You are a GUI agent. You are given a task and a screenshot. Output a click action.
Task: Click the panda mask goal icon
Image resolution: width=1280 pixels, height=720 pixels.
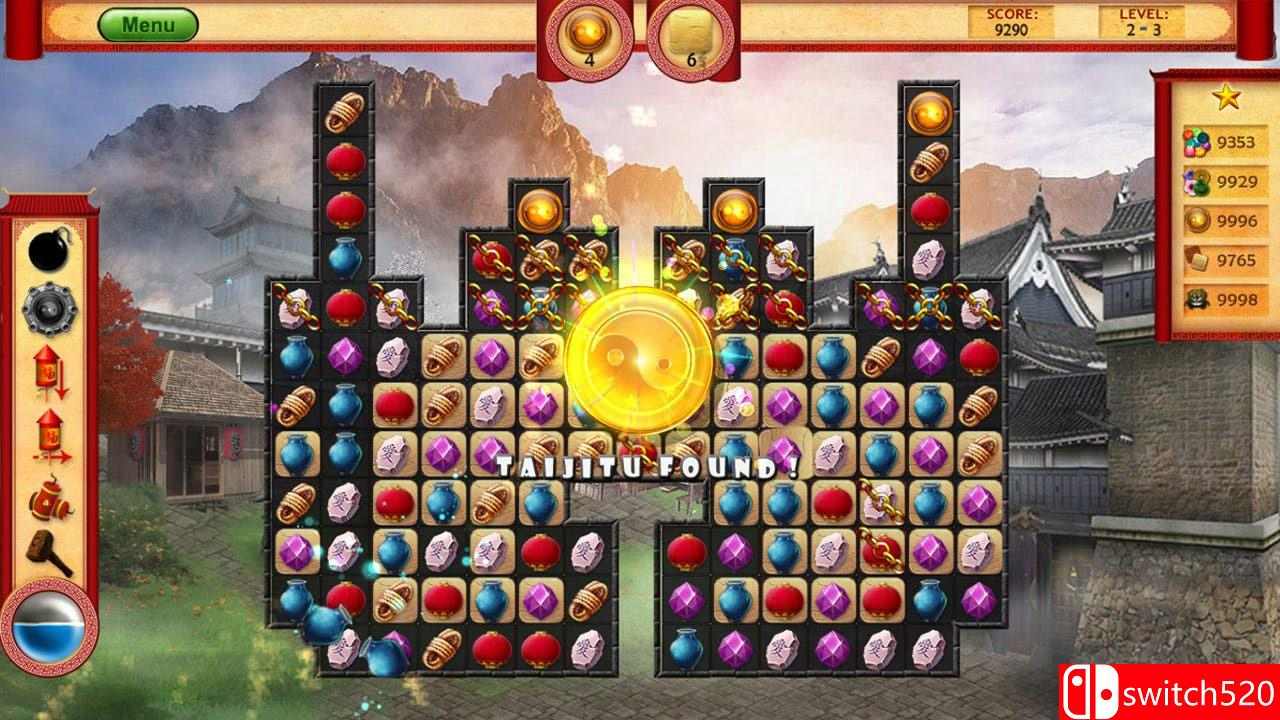(1196, 299)
